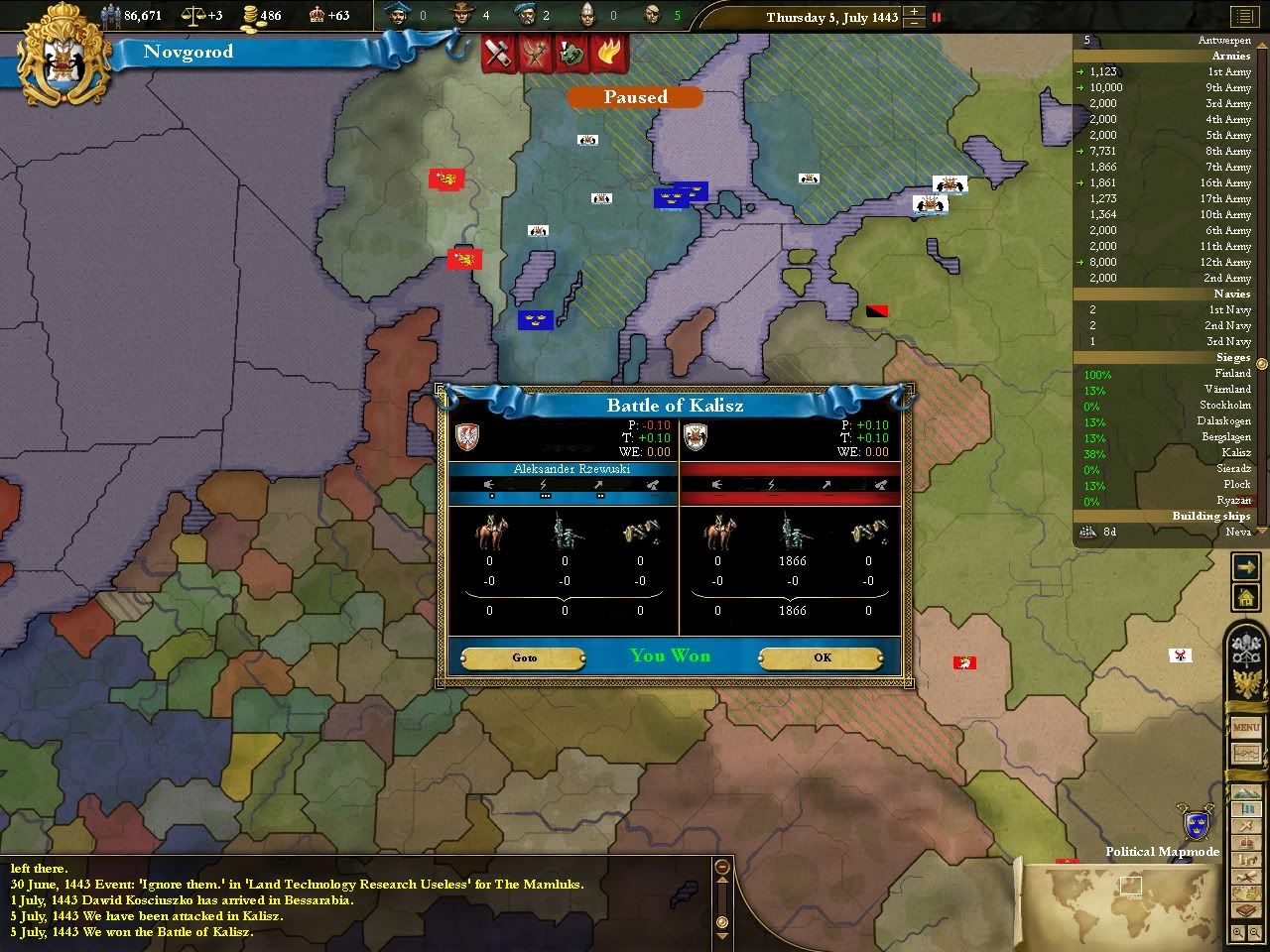Click Goto in the Battle of Kalisz dialog
Image resolution: width=1270 pixels, height=952 pixels.
524,657
